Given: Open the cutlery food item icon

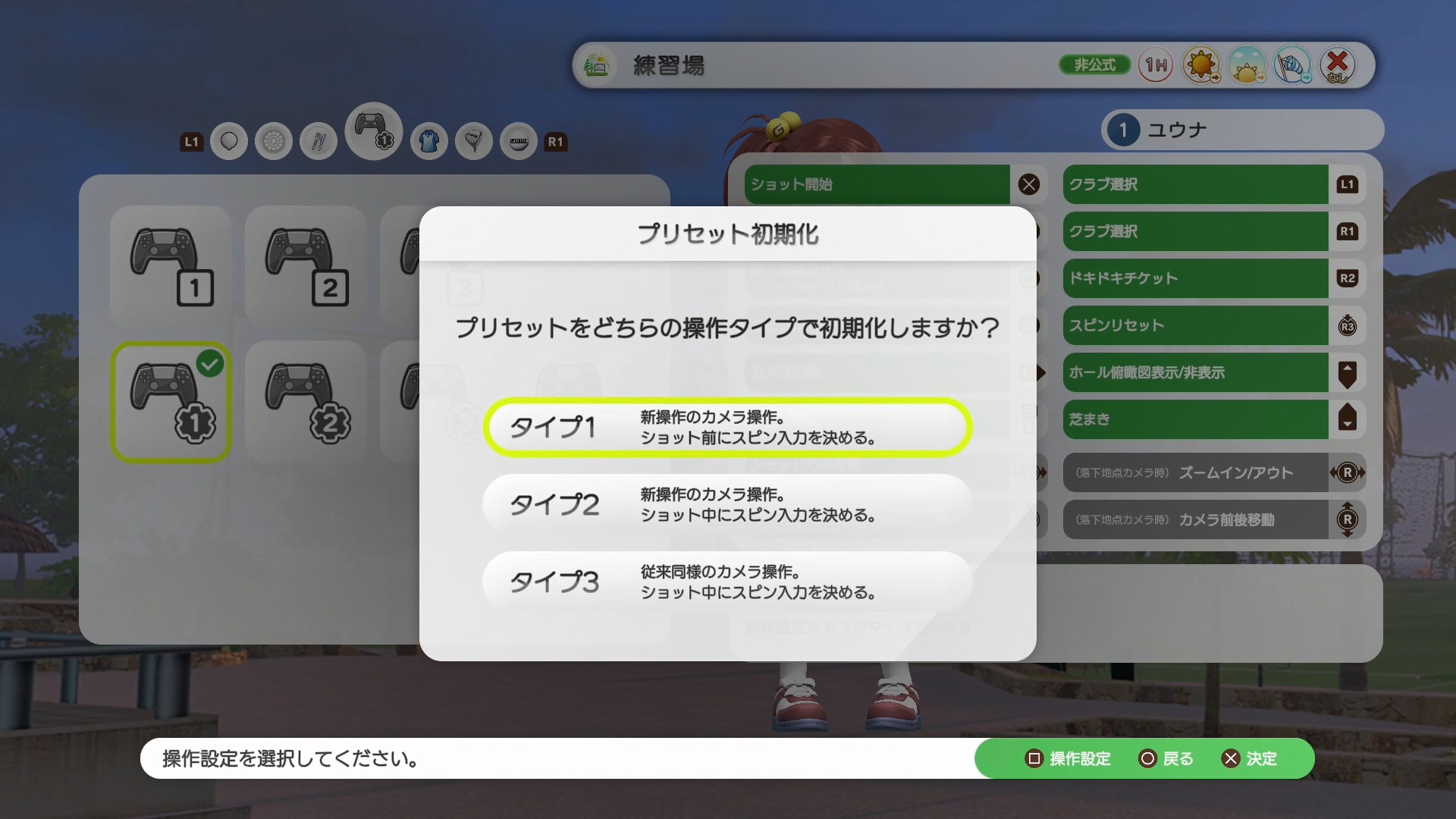Looking at the screenshot, I should coord(318,141).
